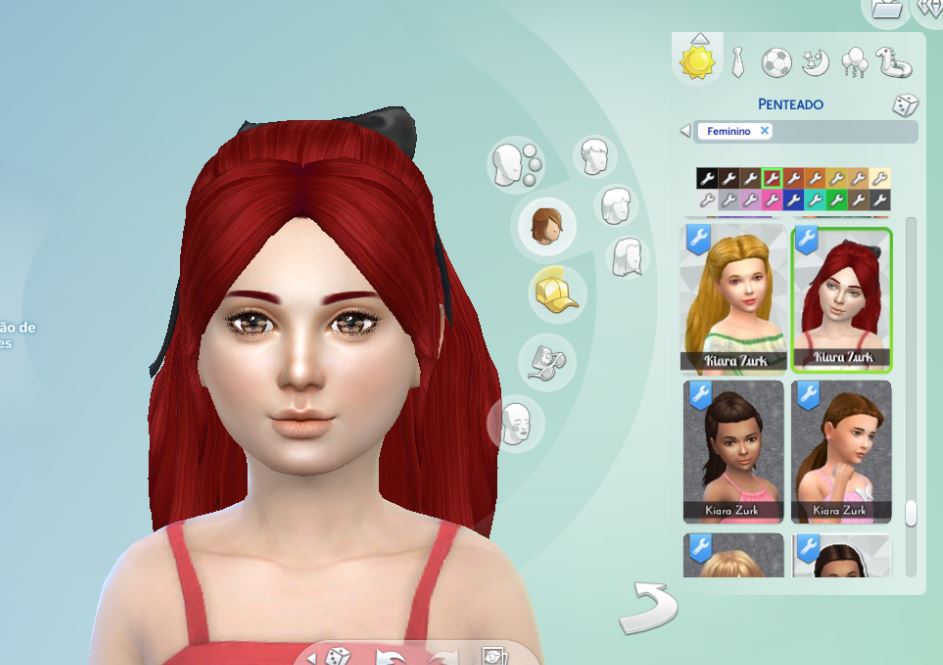Choose the auburn braided ponytail hairstyle thumbnail

pyautogui.click(x=841, y=450)
